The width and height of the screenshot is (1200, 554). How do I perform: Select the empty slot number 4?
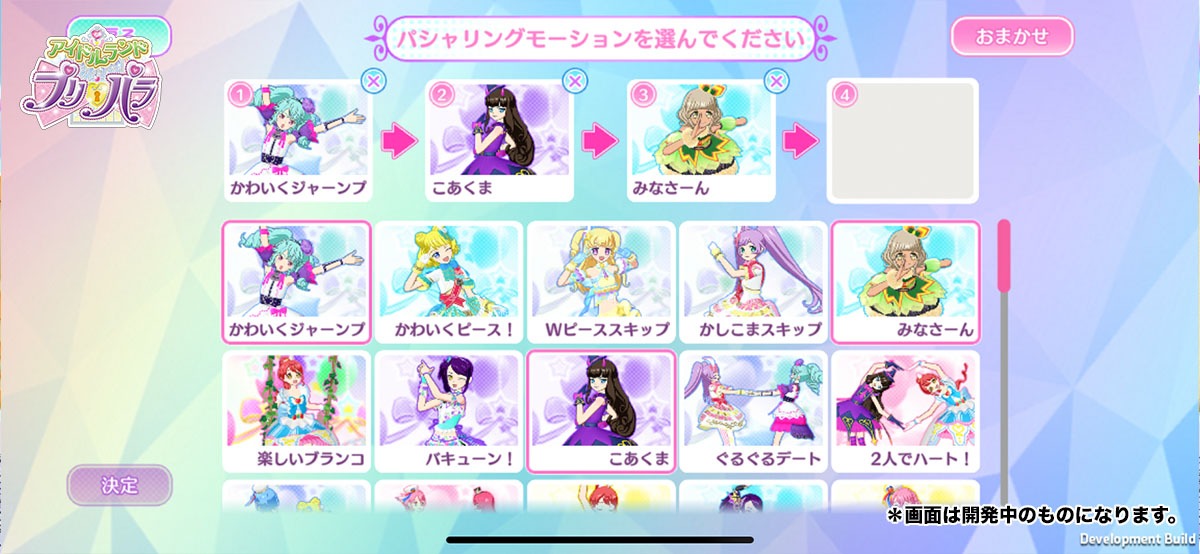[x=902, y=140]
